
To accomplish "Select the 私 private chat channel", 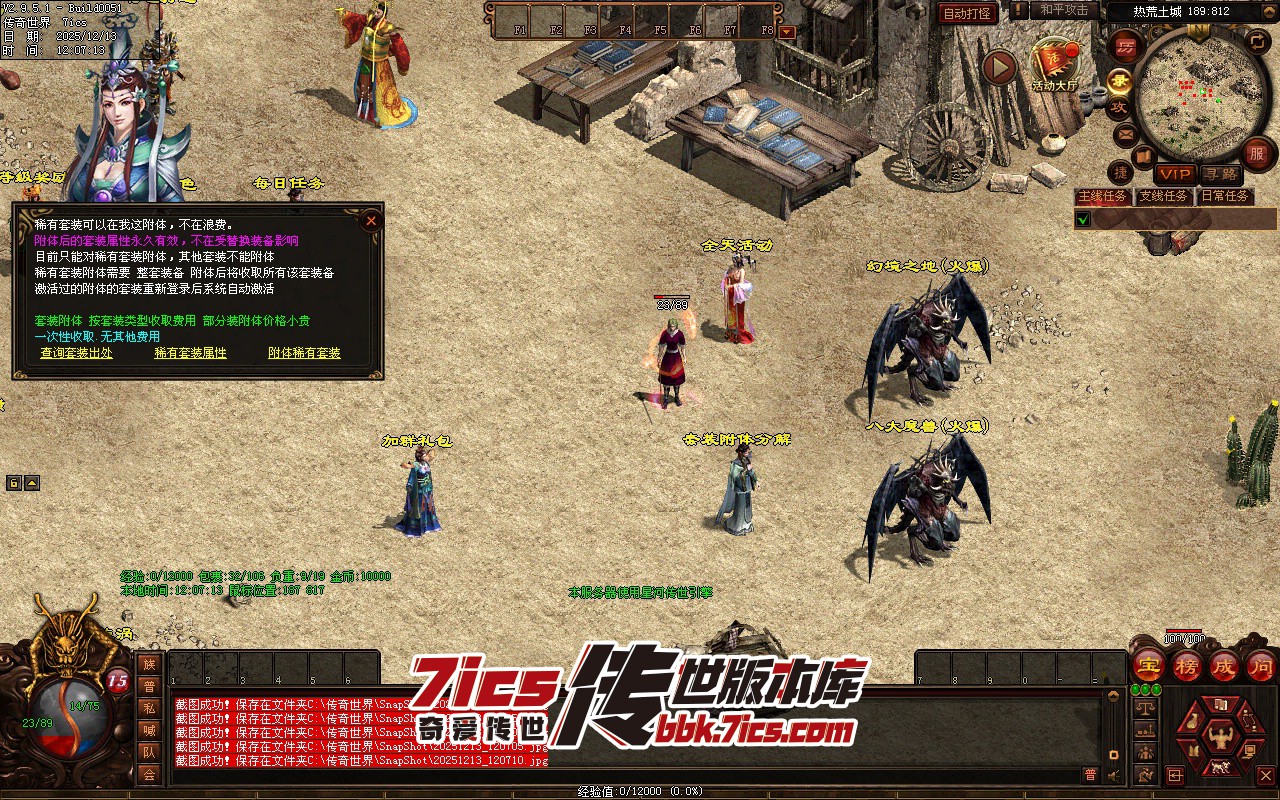I will (149, 708).
